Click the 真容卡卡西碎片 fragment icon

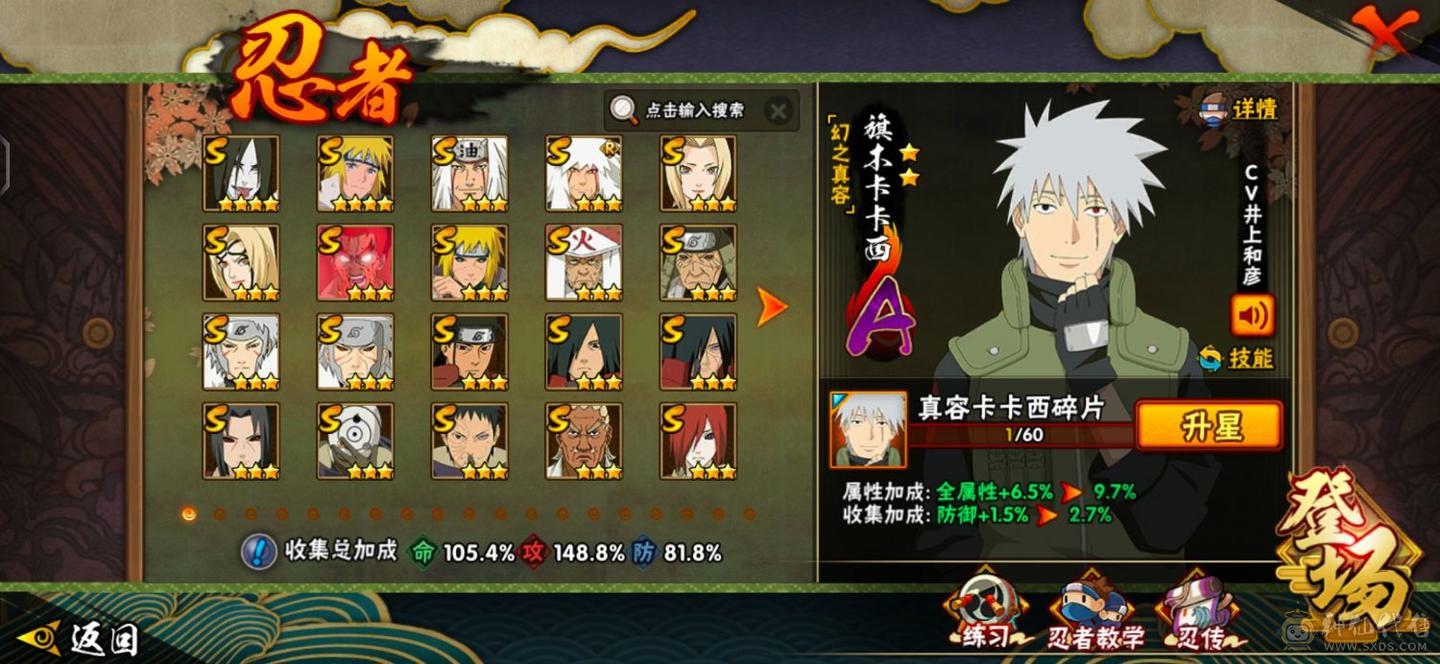(x=868, y=428)
